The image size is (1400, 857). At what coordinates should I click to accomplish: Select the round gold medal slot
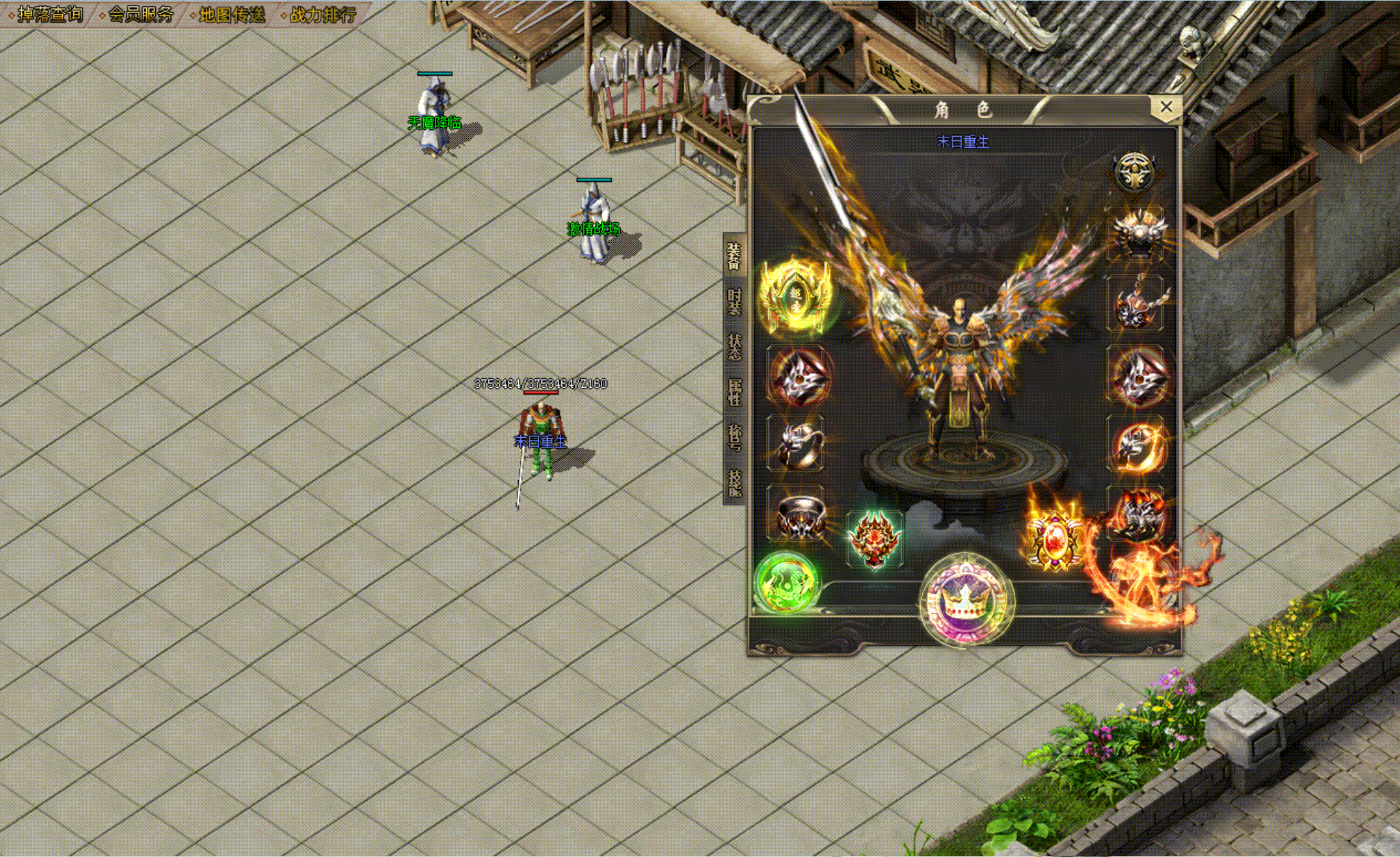click(x=1135, y=171)
